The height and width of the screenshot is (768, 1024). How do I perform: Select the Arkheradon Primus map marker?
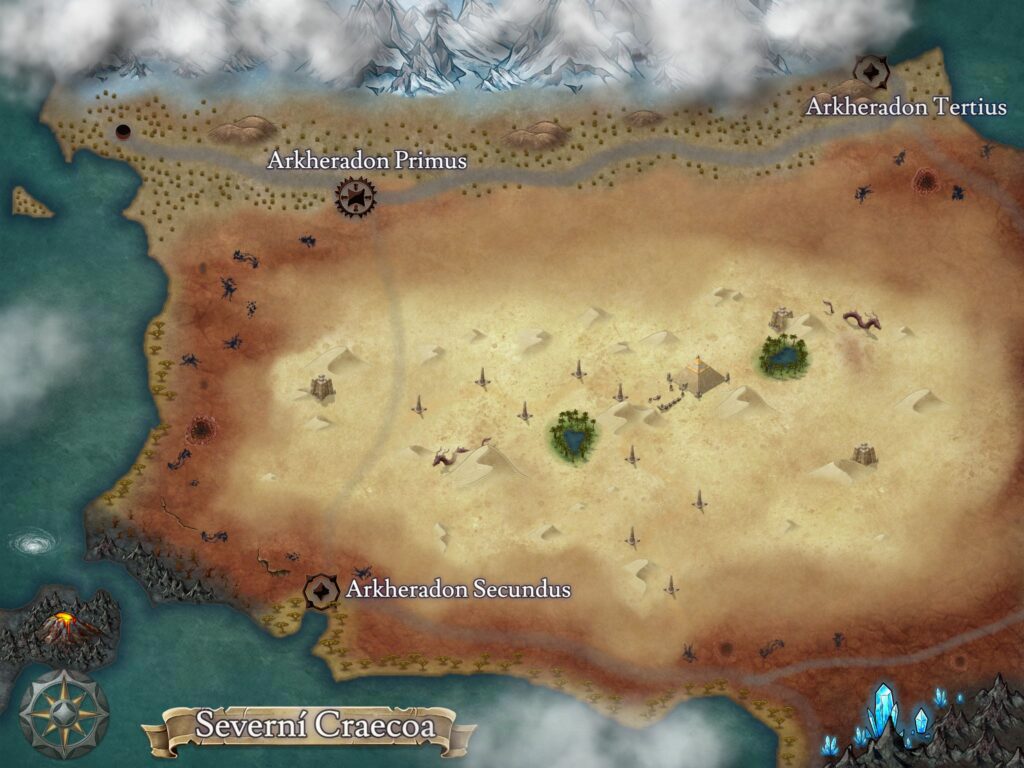point(354,196)
